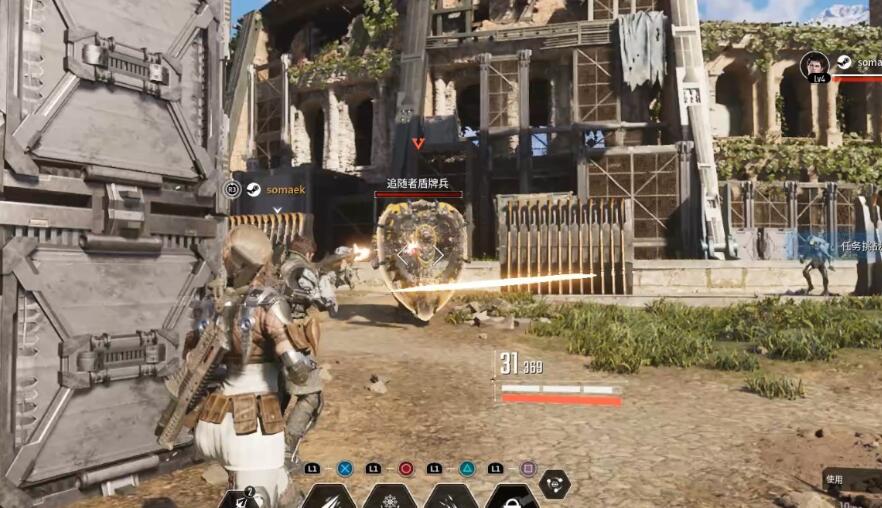Click the teammate portrait showing Lv4
The width and height of the screenshot is (882, 508).
point(815,66)
